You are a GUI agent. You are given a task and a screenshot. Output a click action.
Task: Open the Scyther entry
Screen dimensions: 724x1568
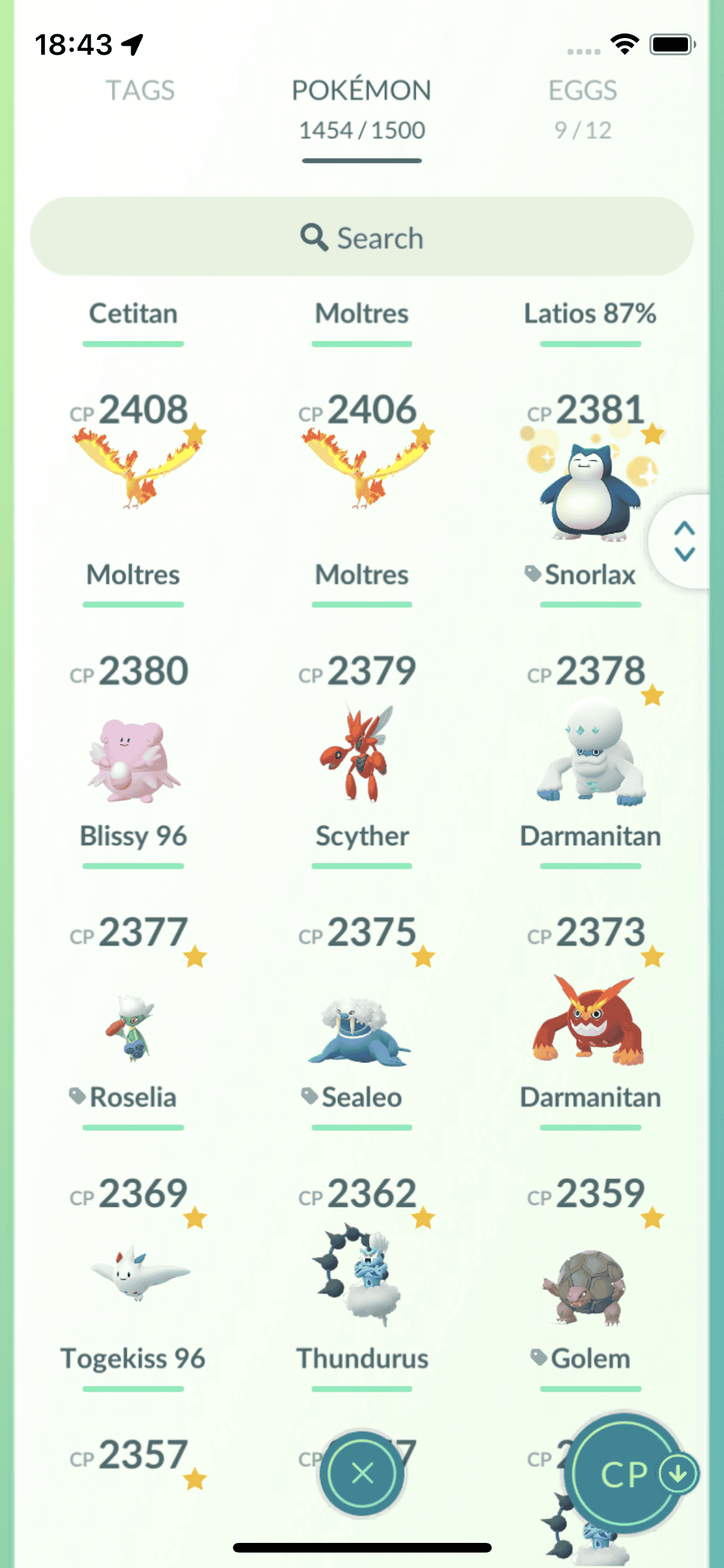click(x=362, y=753)
